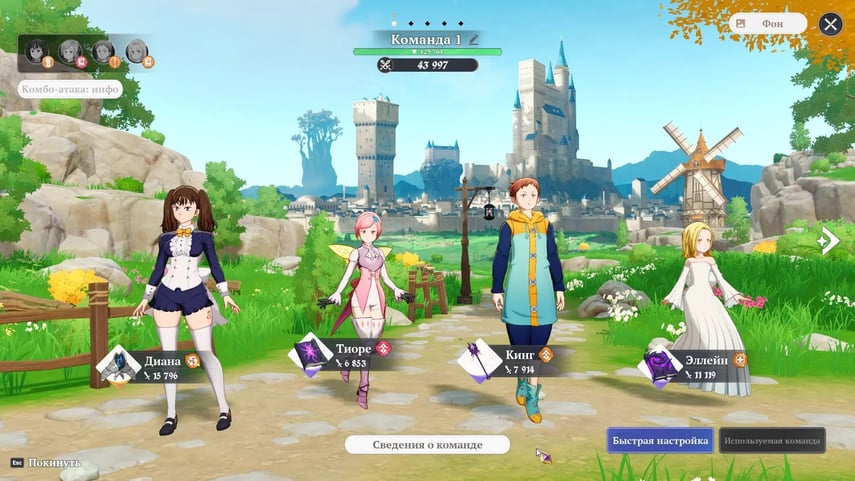This screenshot has width=855, height=481.
Task: Click Эллейн's purple weapon icon
Action: [661, 366]
